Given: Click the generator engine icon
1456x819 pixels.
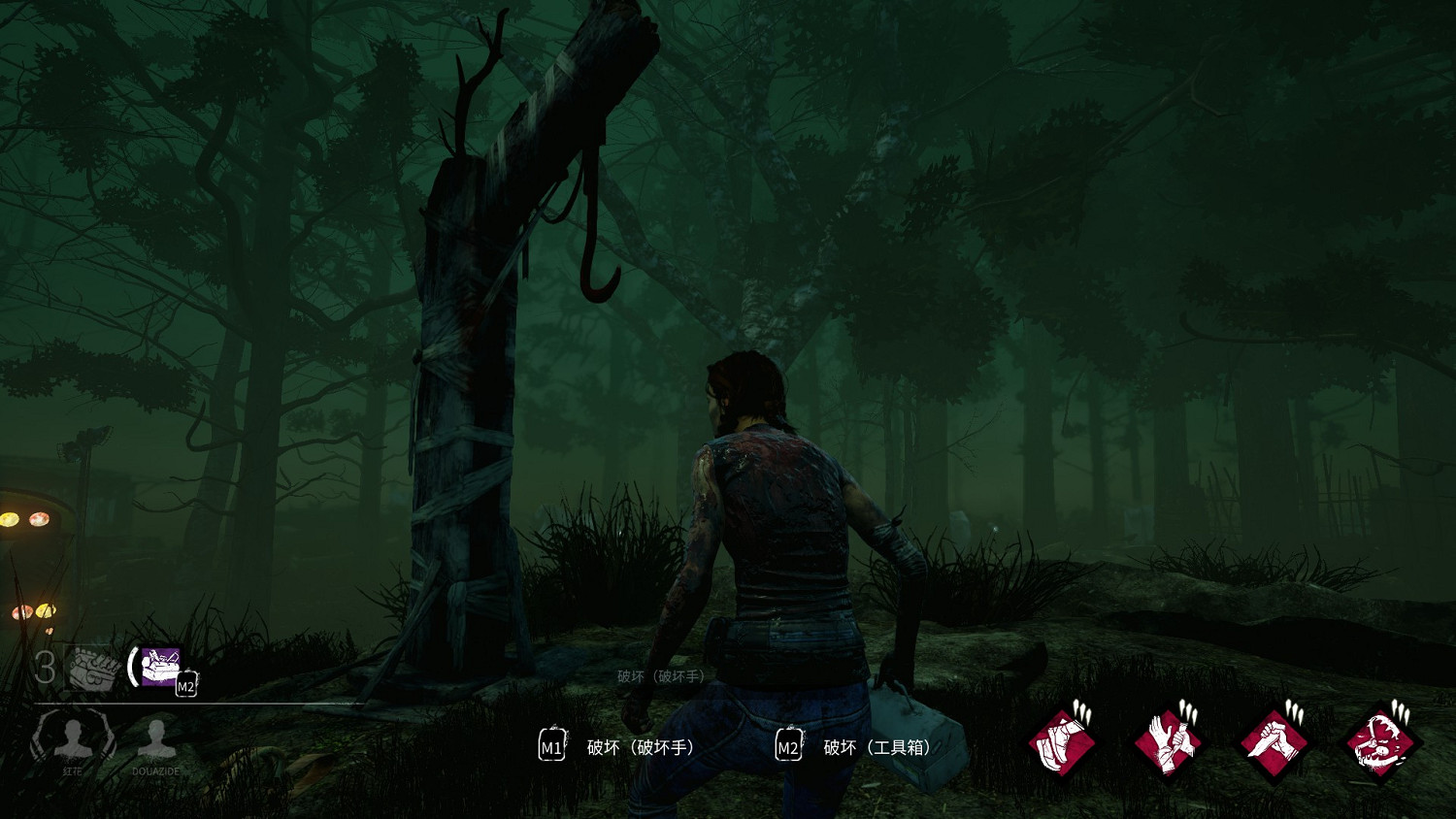Looking at the screenshot, I should pyautogui.click(x=92, y=668).
